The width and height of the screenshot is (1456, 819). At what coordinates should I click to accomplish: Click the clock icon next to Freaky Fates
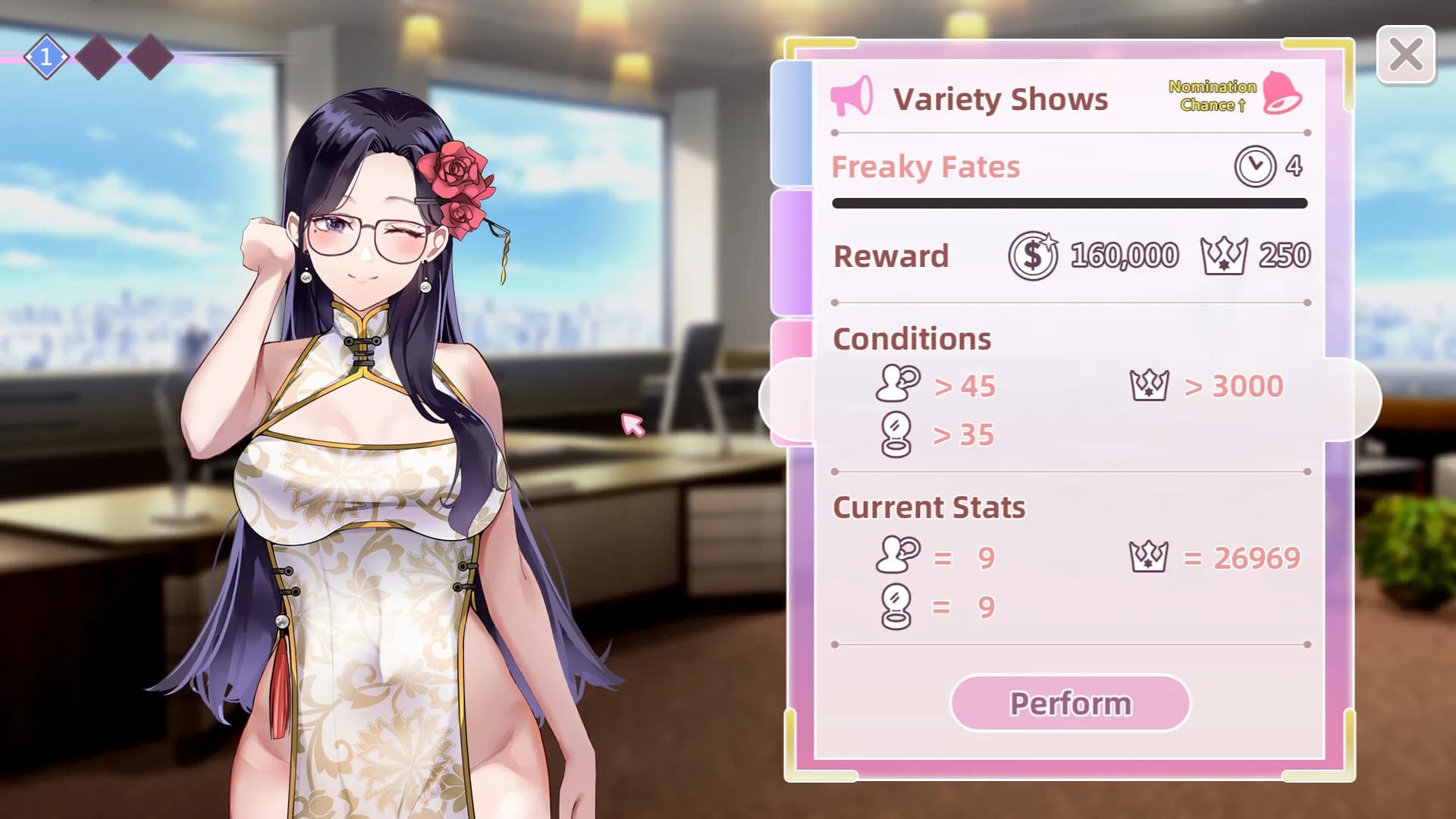[x=1255, y=167]
